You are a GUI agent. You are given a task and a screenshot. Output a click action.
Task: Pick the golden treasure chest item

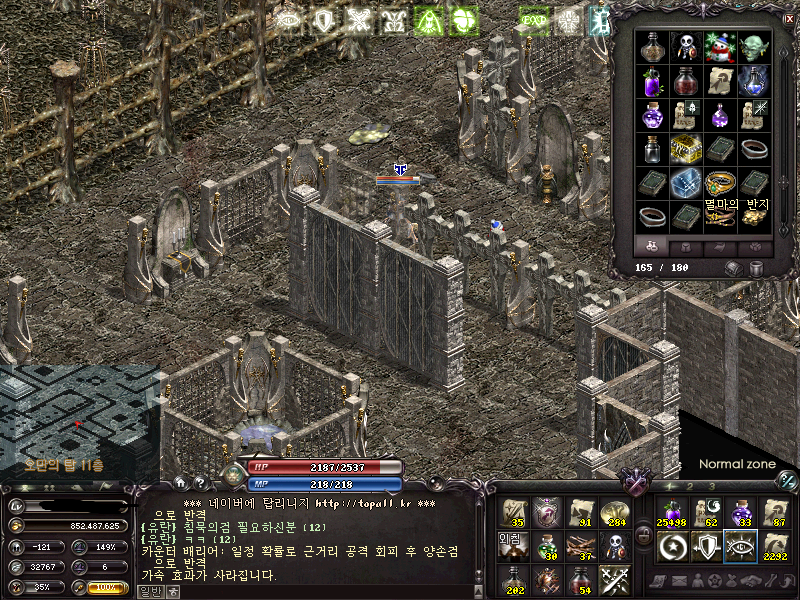pos(685,147)
